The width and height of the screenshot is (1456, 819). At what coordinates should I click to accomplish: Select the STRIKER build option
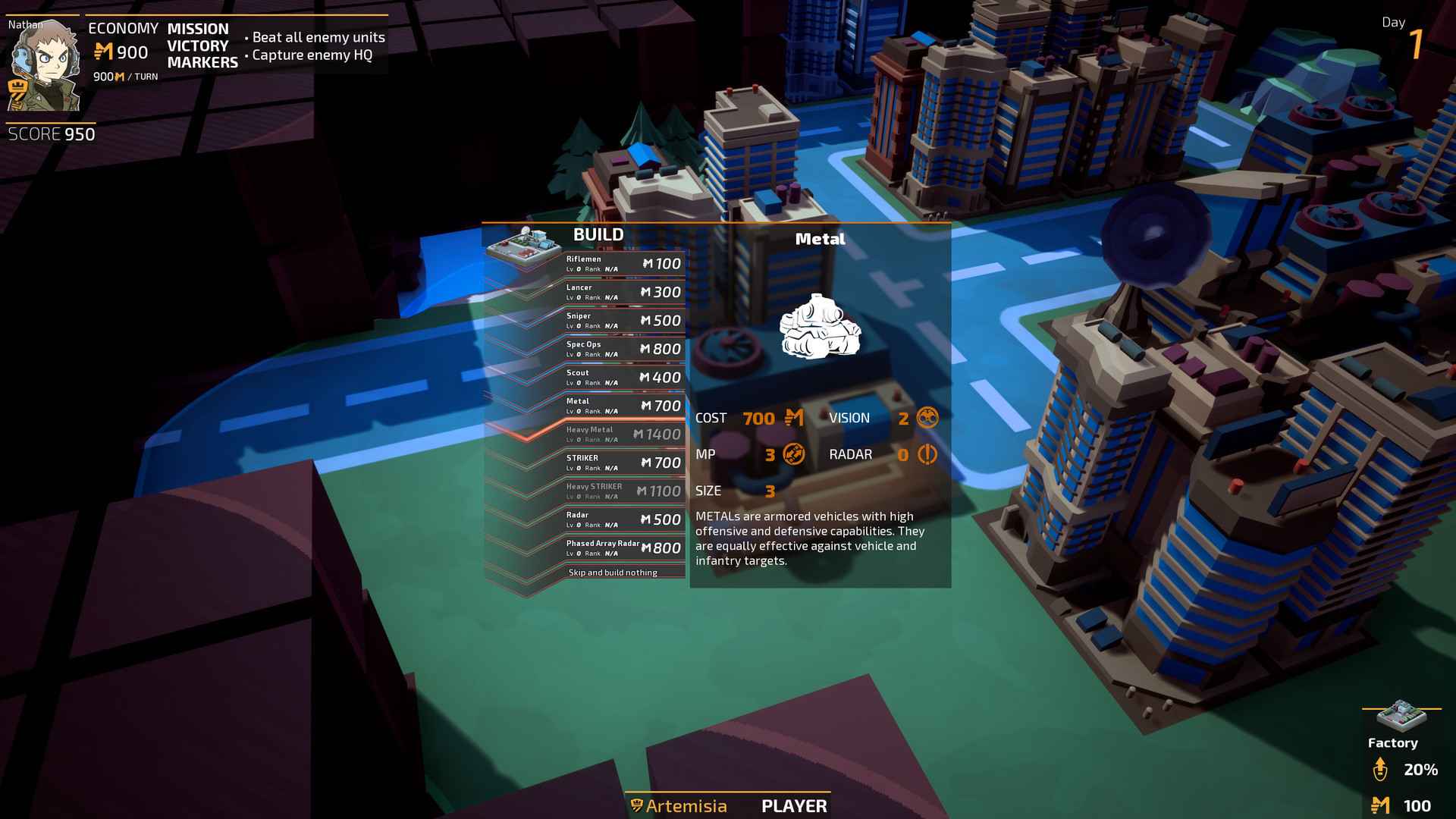(x=623, y=463)
